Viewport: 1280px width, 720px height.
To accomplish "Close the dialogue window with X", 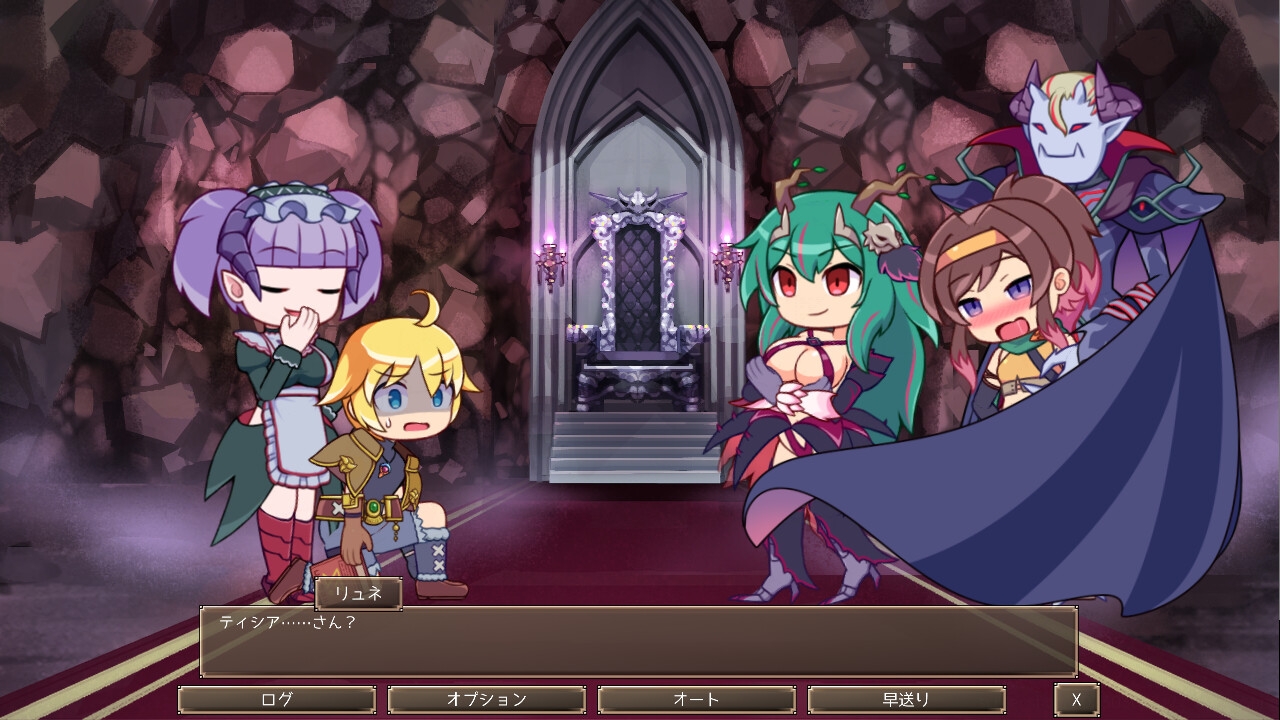I will click(1076, 699).
